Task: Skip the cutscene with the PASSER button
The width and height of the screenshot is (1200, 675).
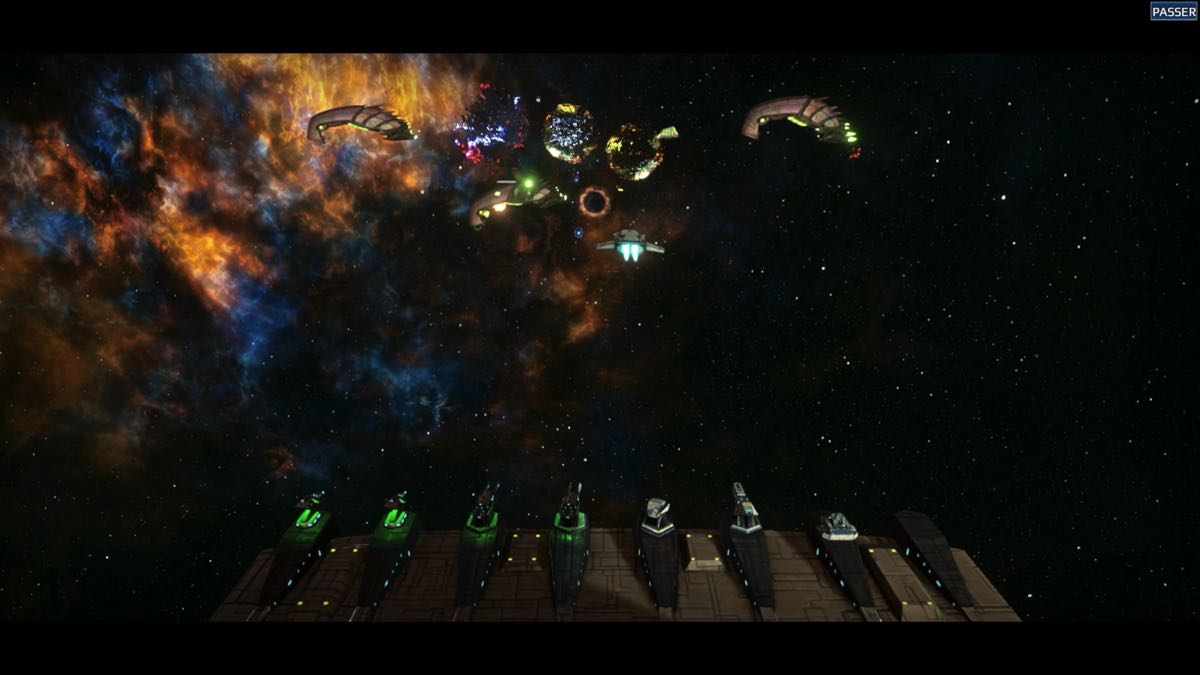Action: (1173, 11)
